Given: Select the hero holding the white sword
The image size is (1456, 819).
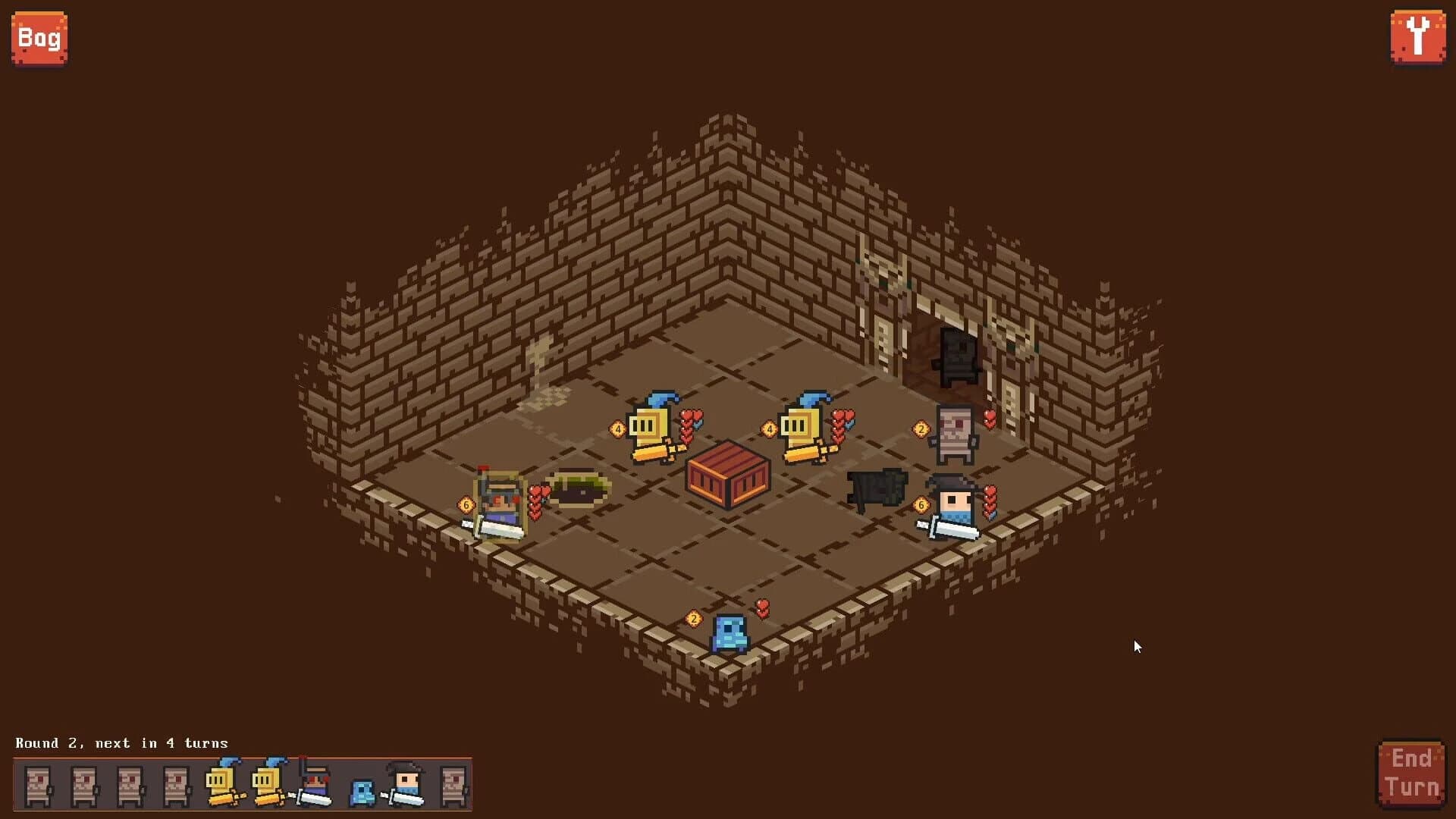Looking at the screenshot, I should 953,504.
